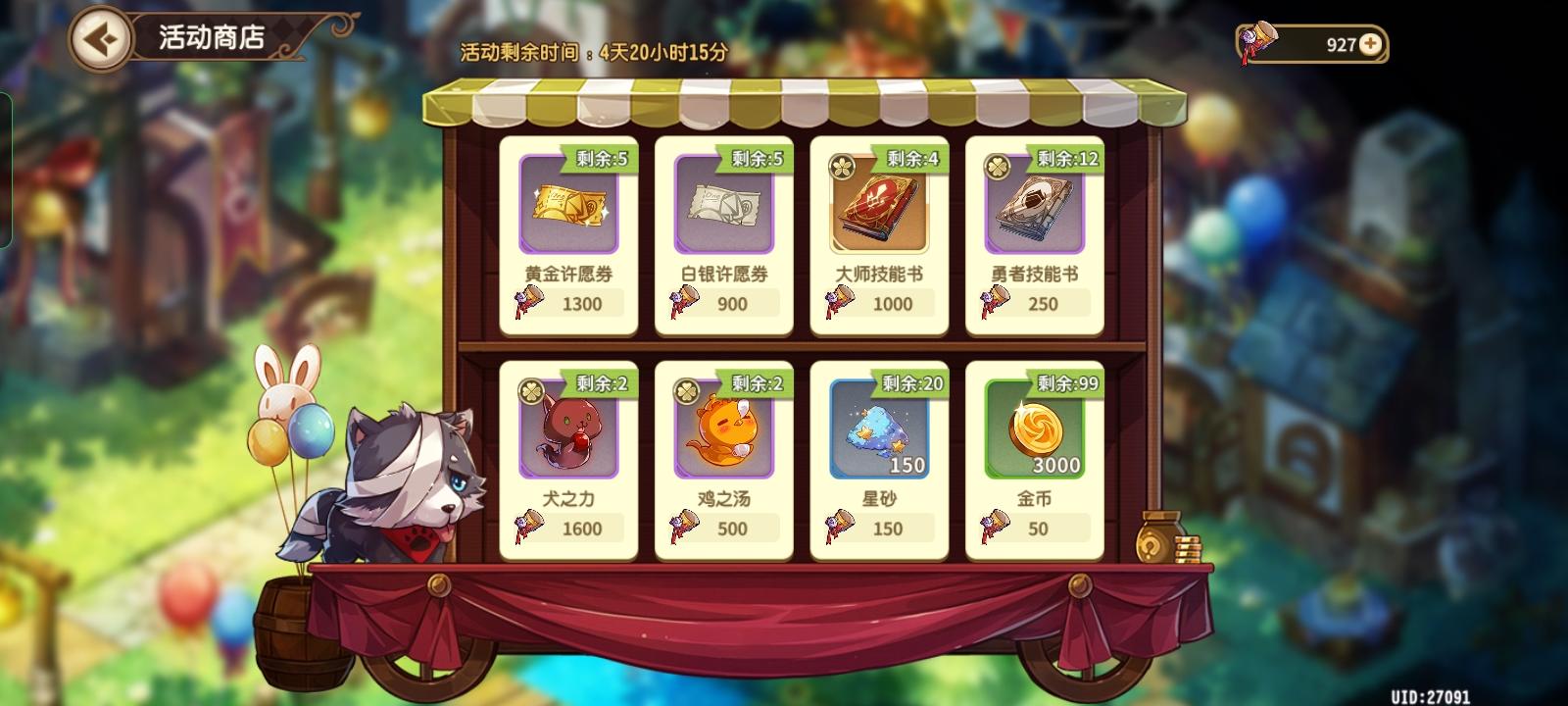
Task: Click the 大师技能书 red book icon
Action: point(879,206)
